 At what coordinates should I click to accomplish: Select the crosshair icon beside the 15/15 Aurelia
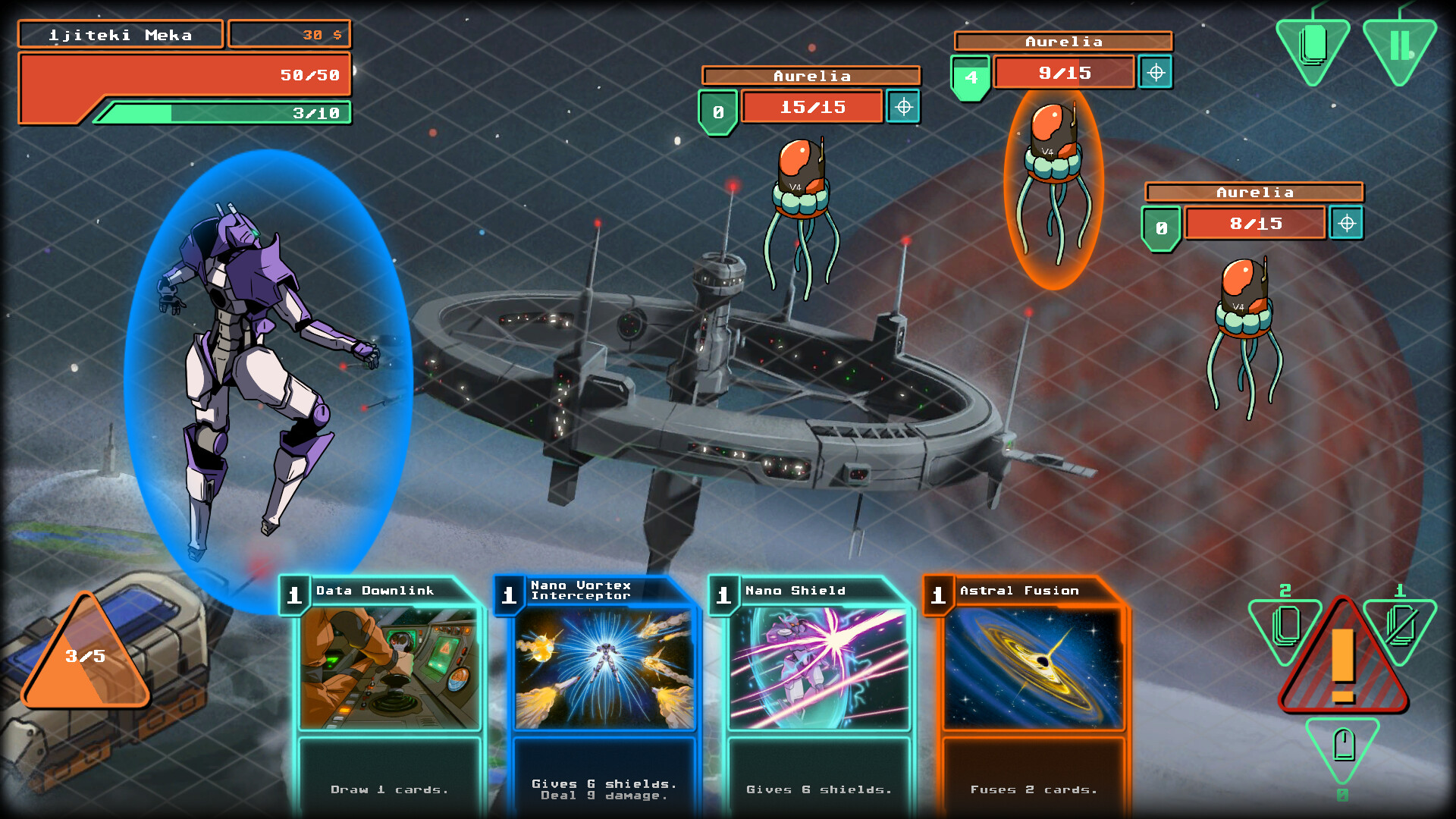click(903, 107)
